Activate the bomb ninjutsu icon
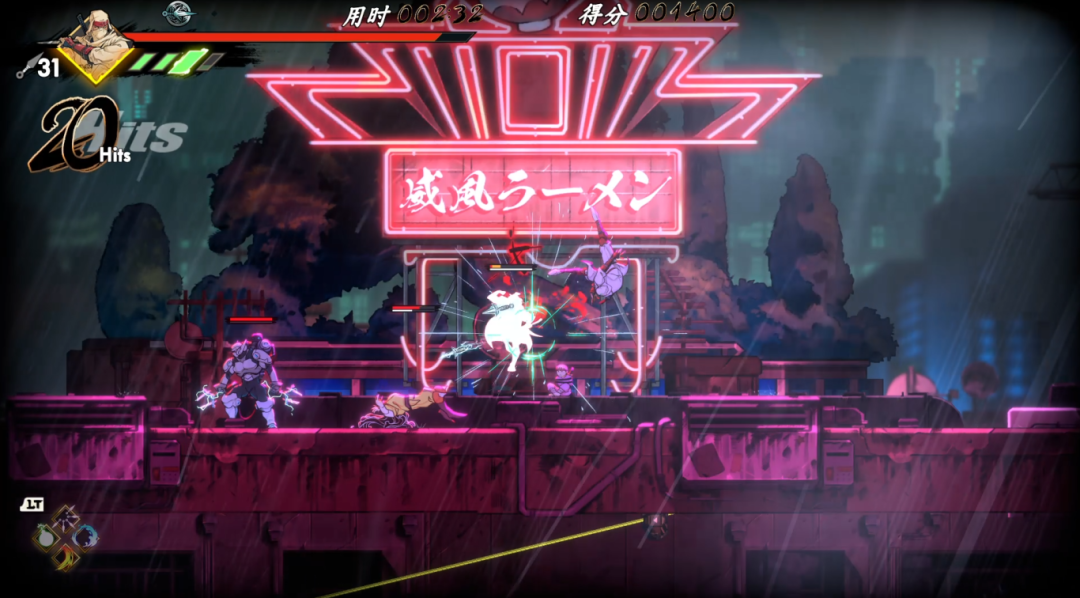The image size is (1080, 598). coord(47,539)
